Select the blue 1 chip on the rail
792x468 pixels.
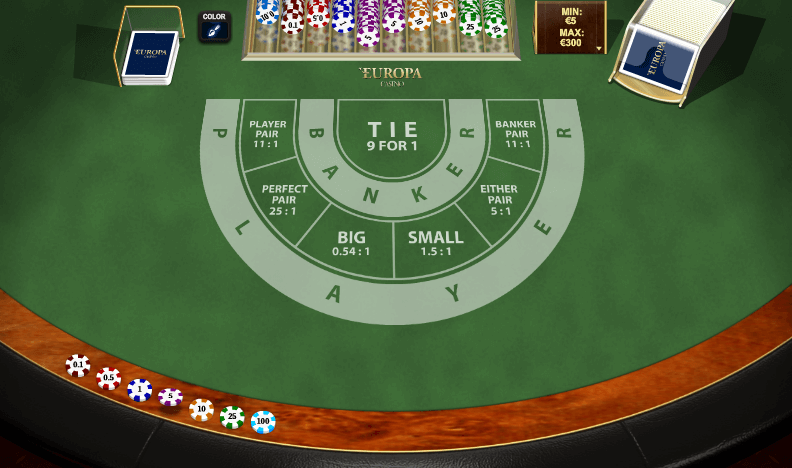140,390
